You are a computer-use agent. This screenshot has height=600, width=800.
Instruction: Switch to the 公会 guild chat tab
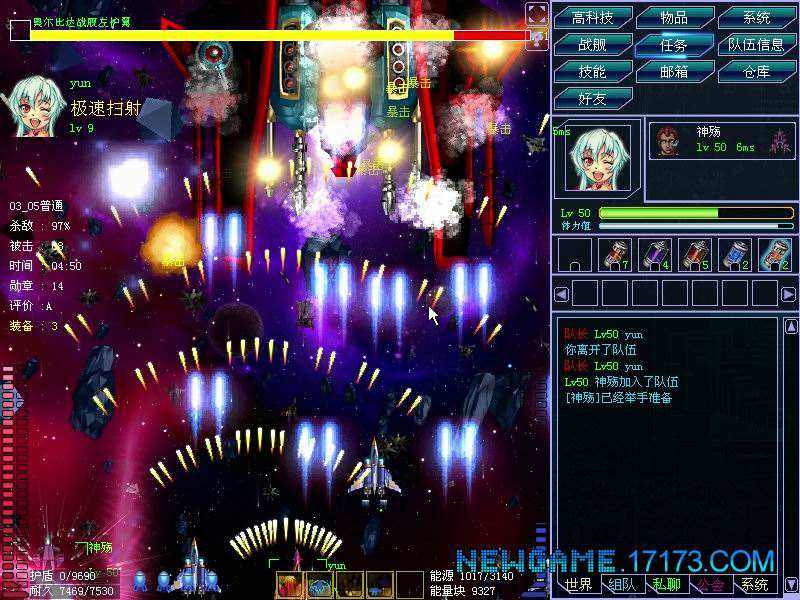(710, 585)
